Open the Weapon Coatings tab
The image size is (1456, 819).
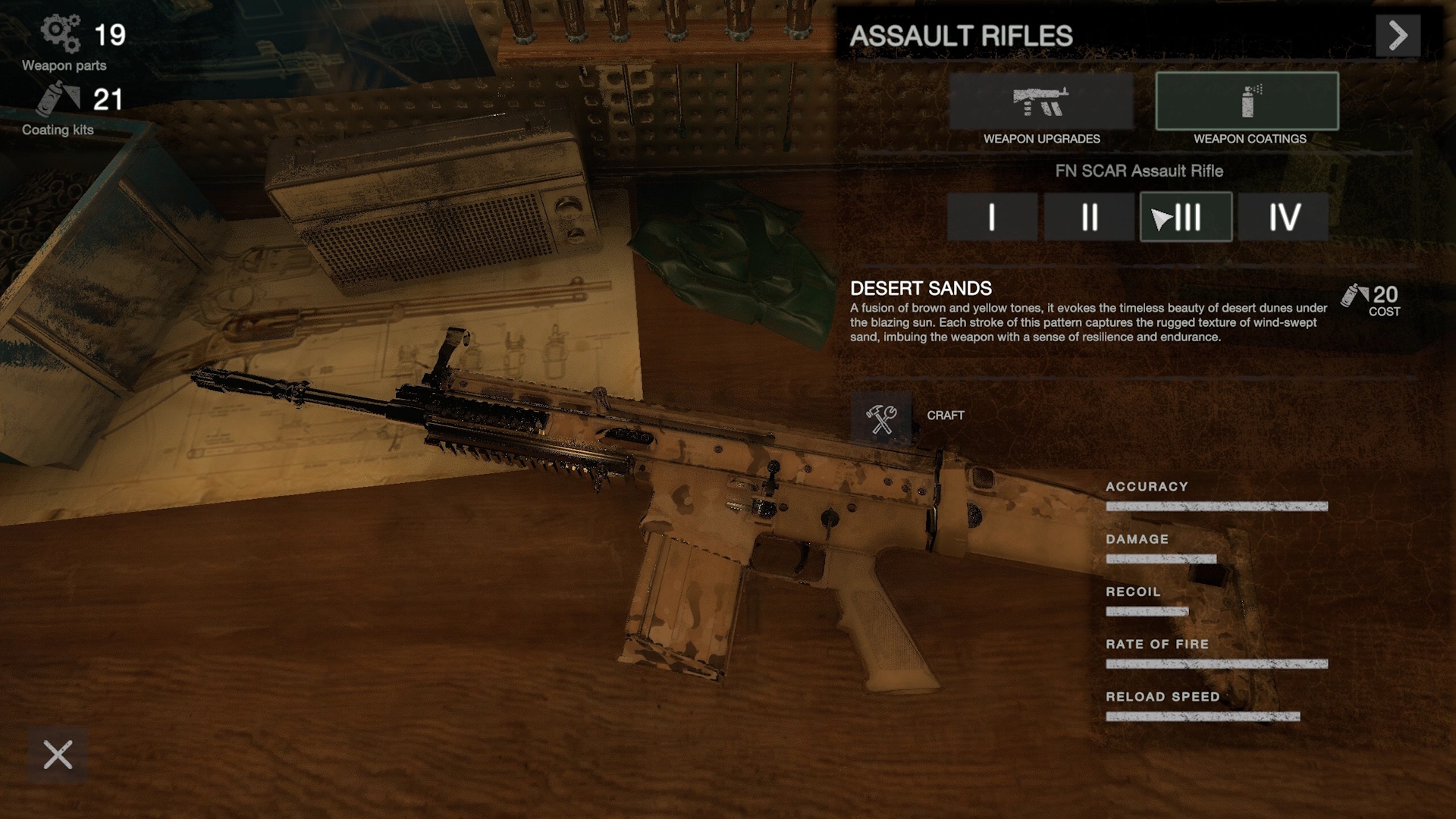[x=1247, y=102]
